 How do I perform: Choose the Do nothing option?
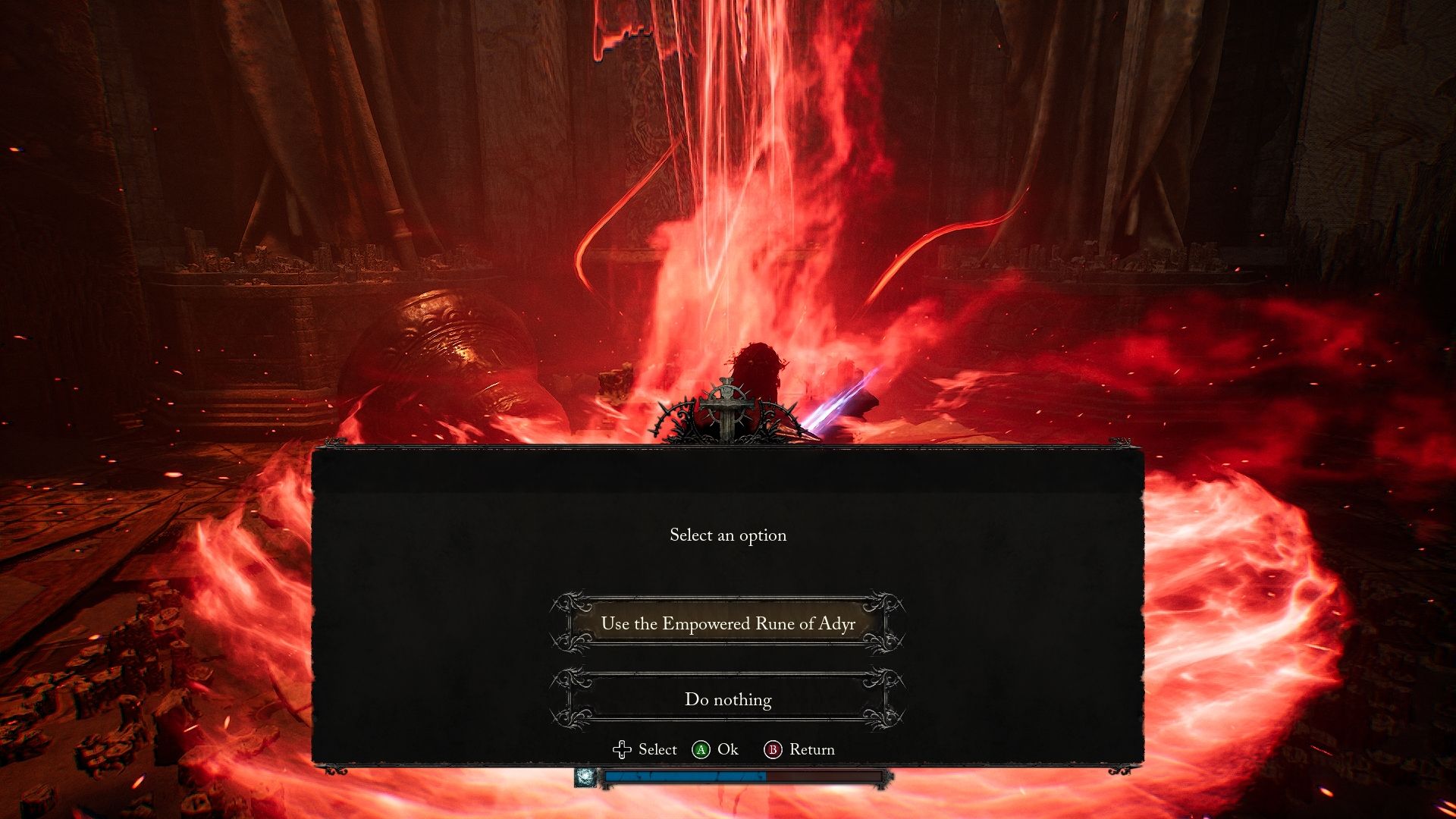pyautogui.click(x=726, y=699)
